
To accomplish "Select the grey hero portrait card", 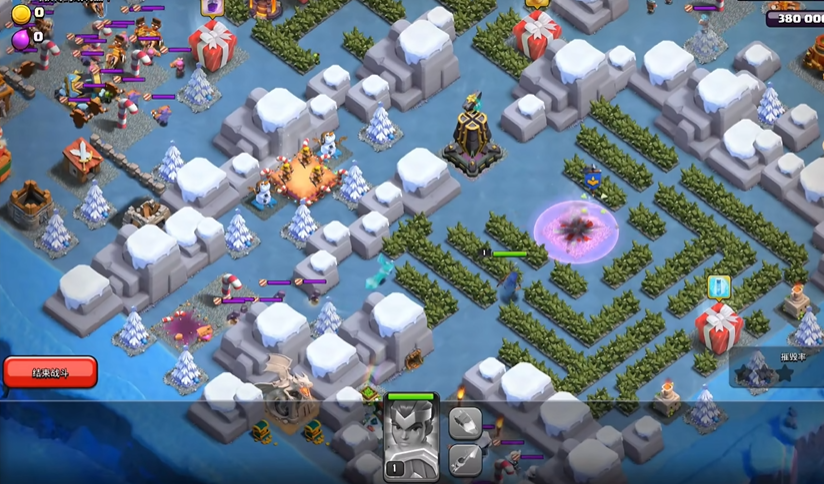I will click(411, 435).
